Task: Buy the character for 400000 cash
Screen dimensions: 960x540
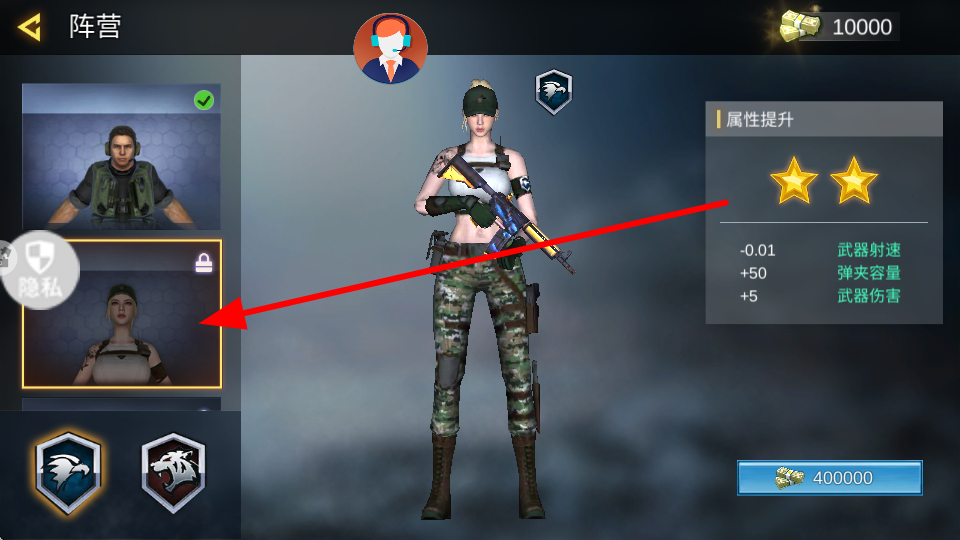Action: click(x=829, y=478)
